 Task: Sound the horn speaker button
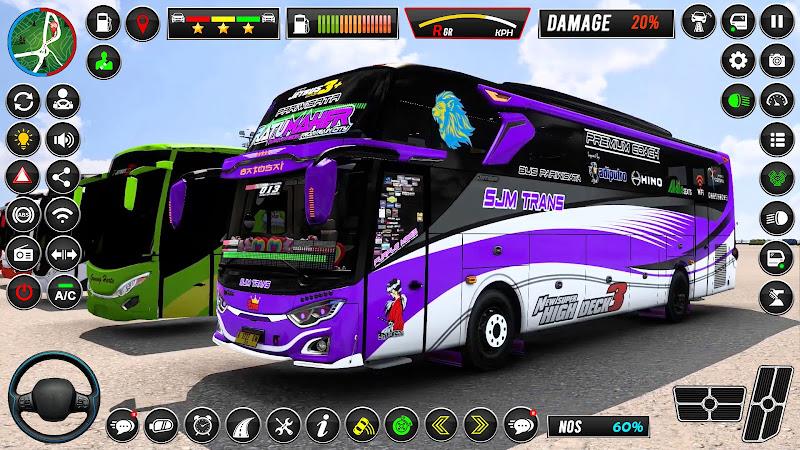[63, 138]
